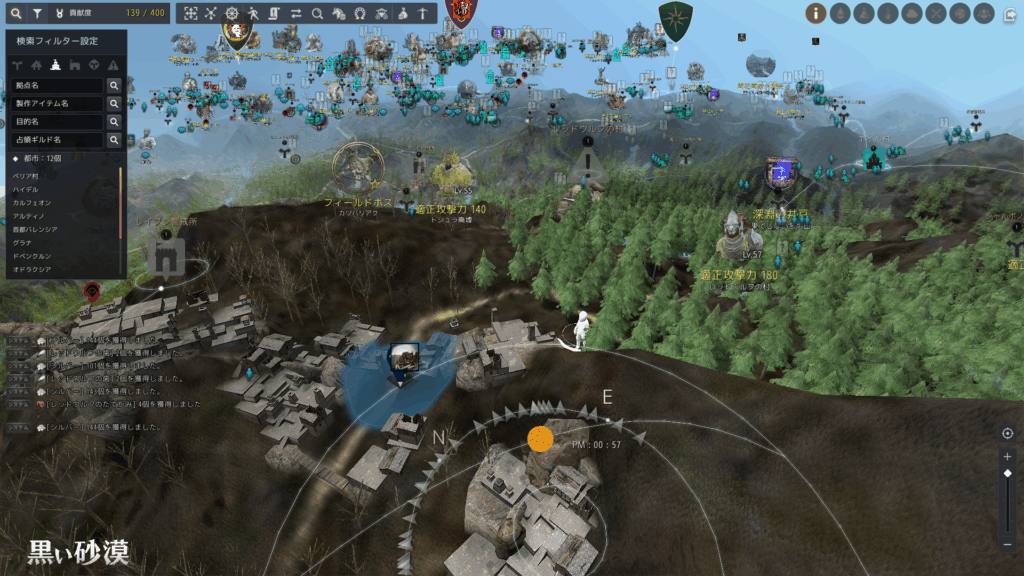1024x576 pixels.
Task: Click the horseshoe toolbar icon
Action: tap(360, 14)
